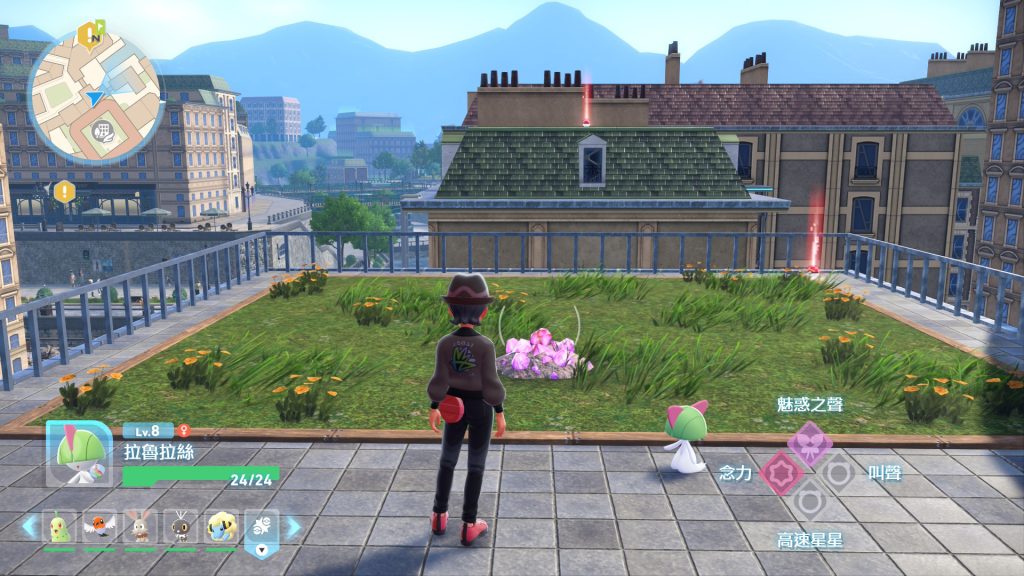Choose the green Chikorita party slot
The height and width of the screenshot is (576, 1024).
60,526
